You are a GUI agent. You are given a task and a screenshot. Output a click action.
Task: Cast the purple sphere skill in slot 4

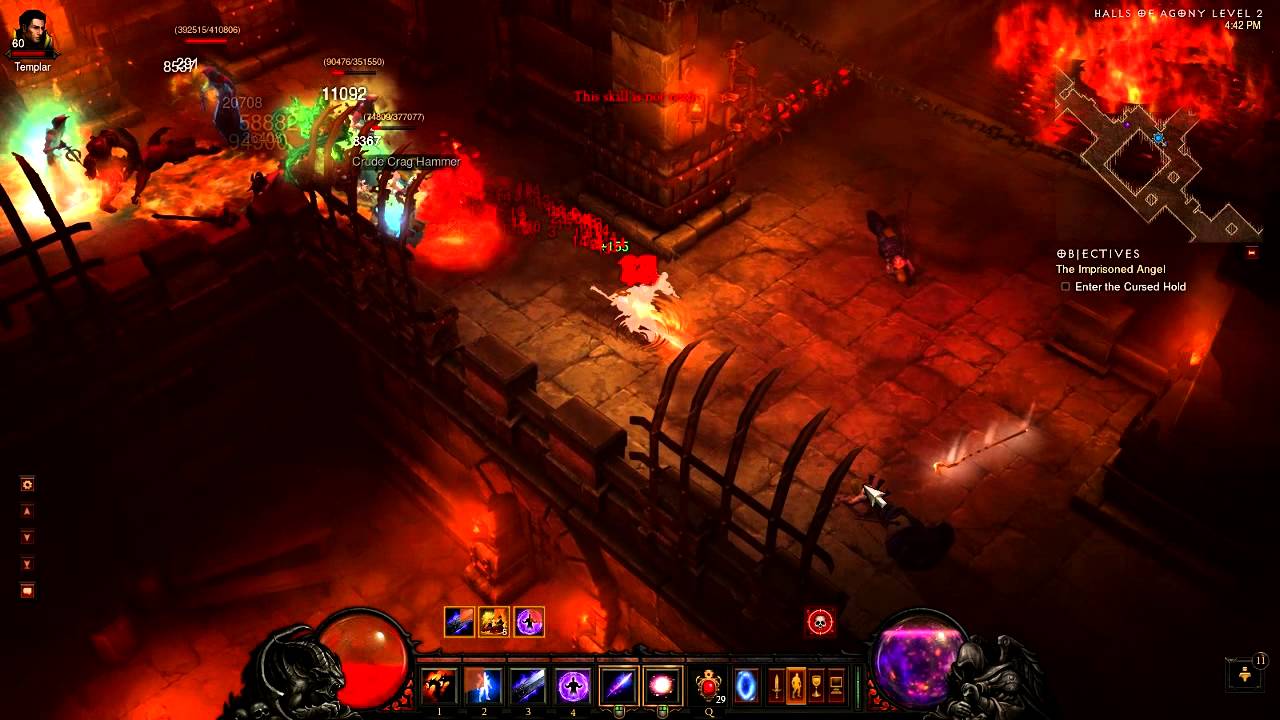[x=573, y=686]
